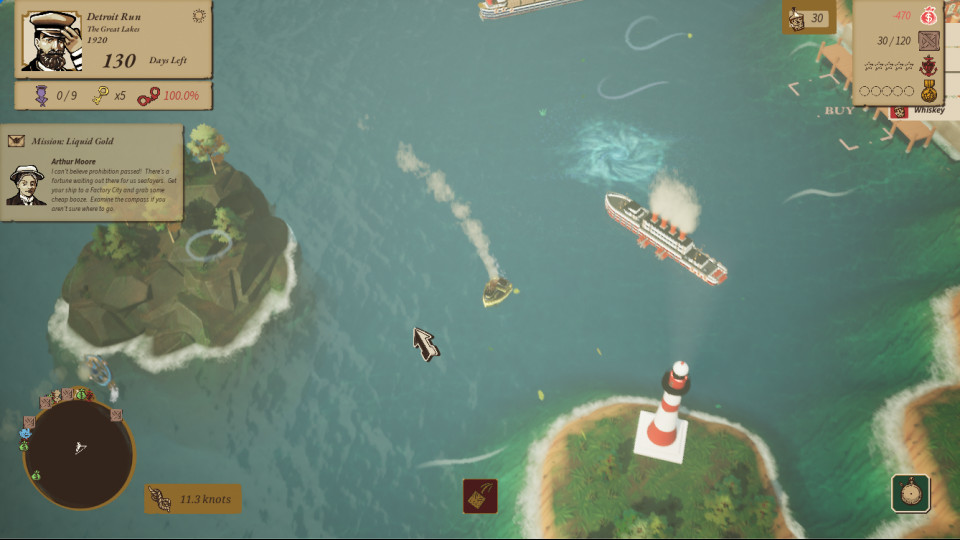
Task: Open settings with the gear icon
Action: 198,16
